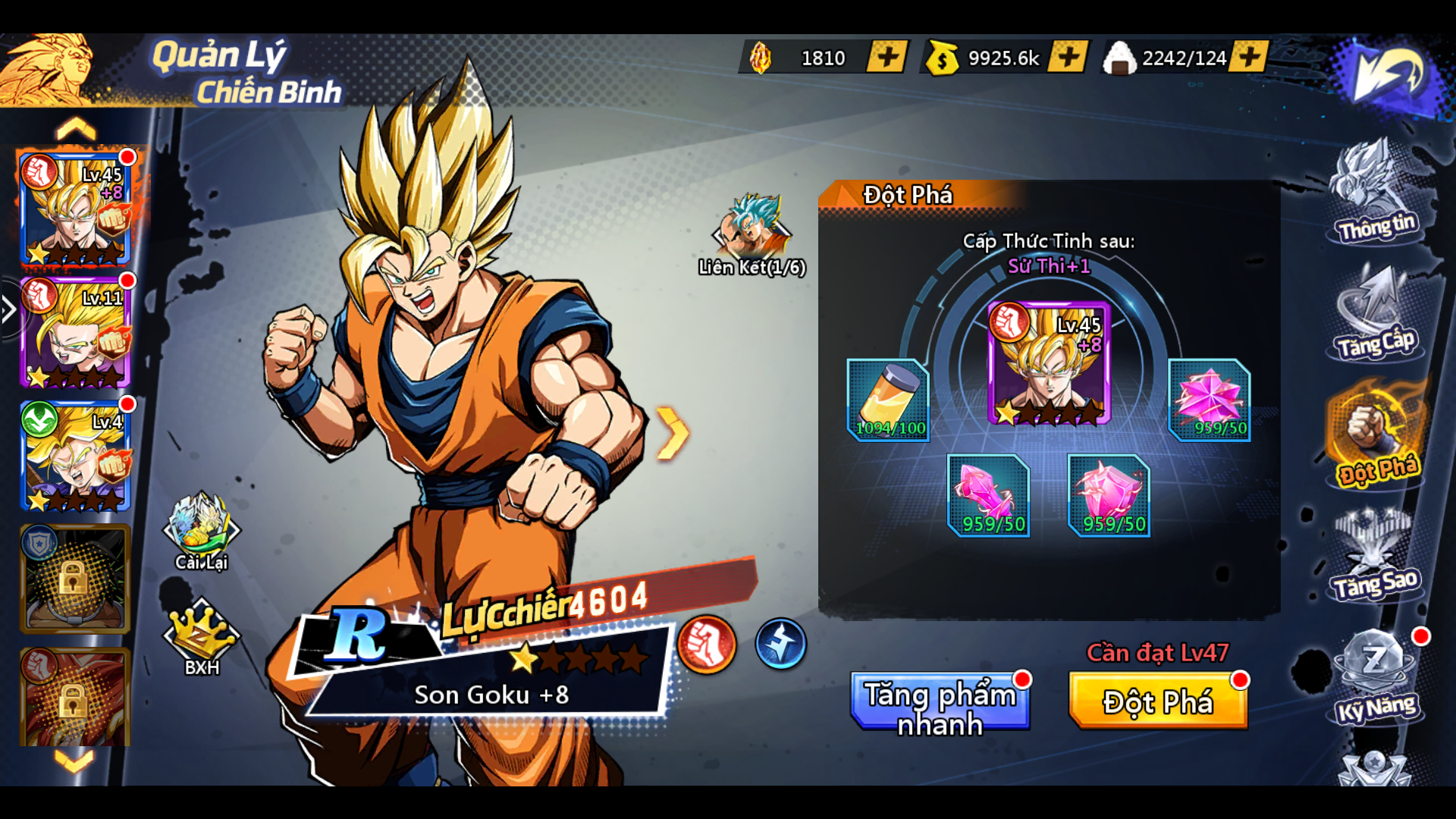The image size is (1456, 819).
Task: Click the plus button beside rice ball stamina
Action: (1248, 57)
